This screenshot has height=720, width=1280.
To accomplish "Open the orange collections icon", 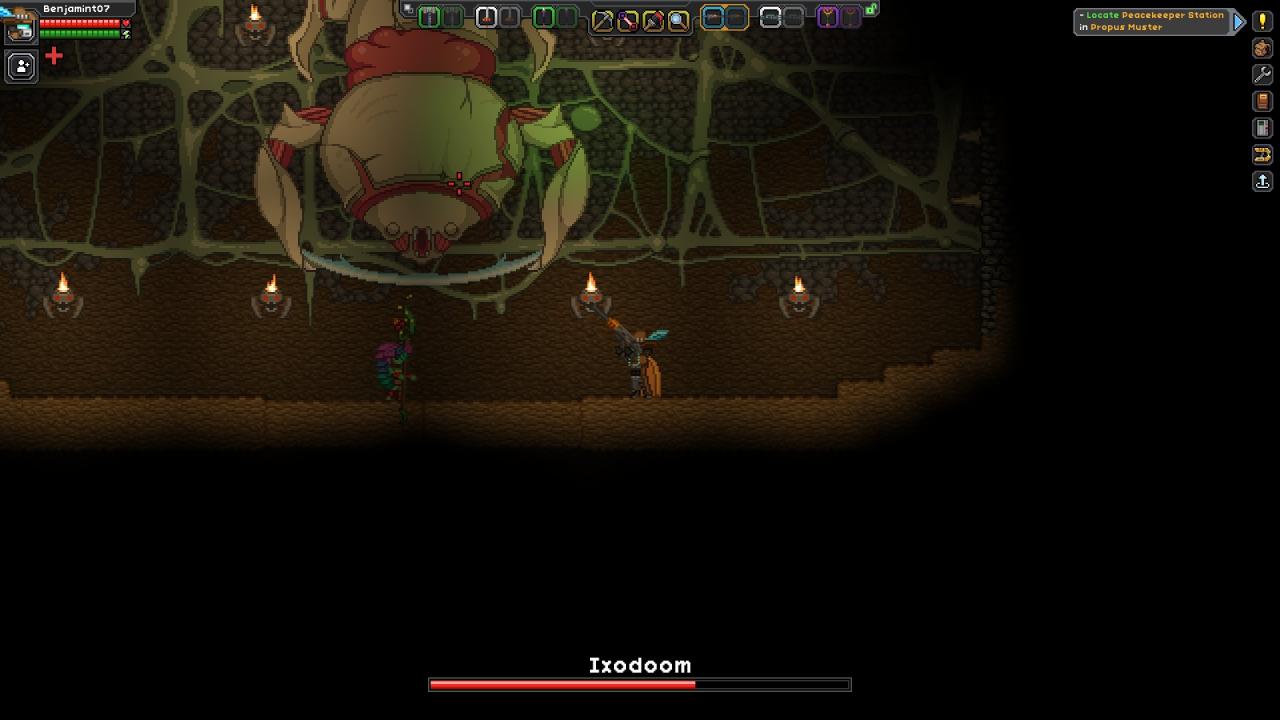I will [1262, 155].
